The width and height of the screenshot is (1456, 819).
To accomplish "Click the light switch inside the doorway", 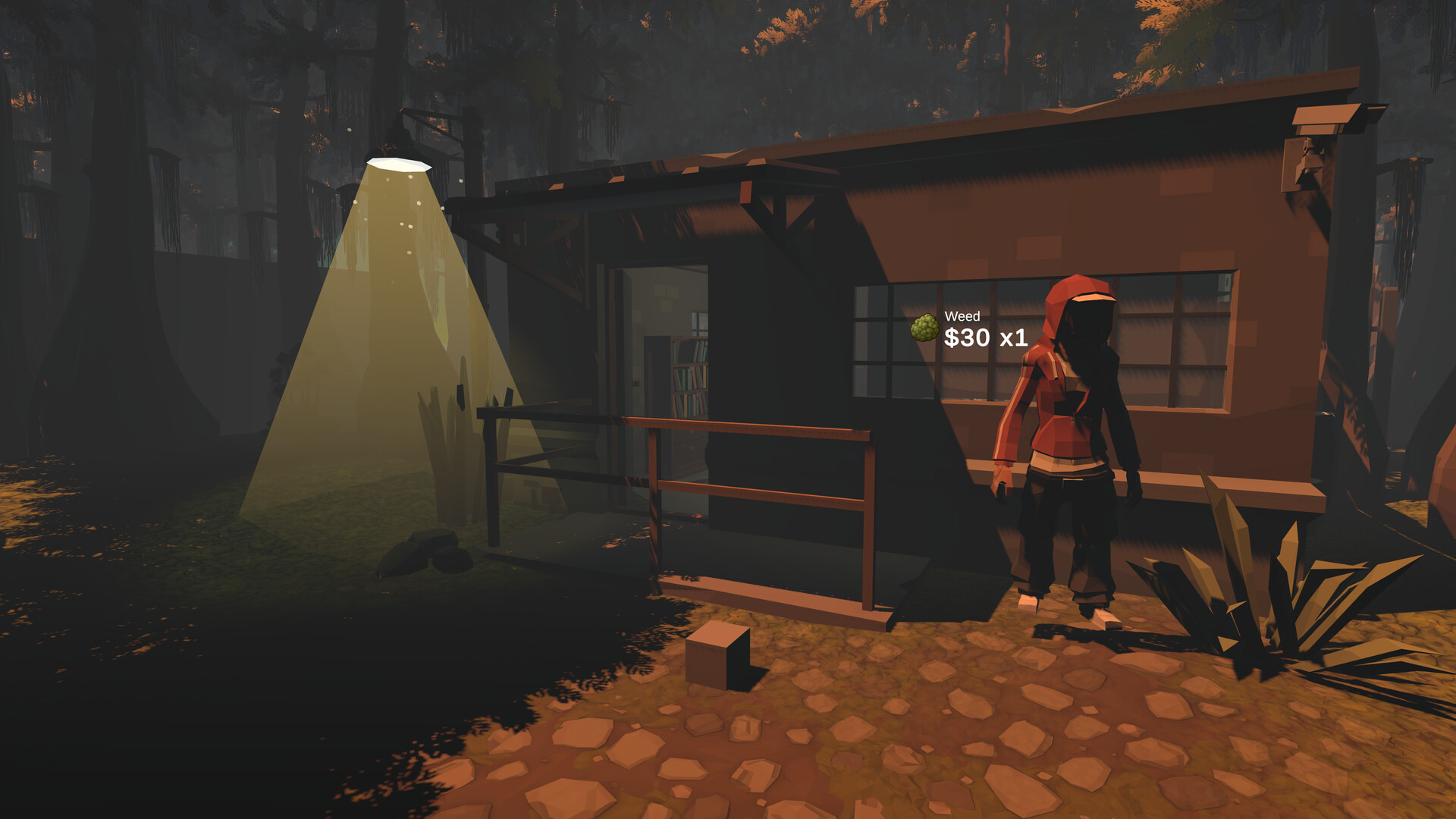I will (x=635, y=382).
